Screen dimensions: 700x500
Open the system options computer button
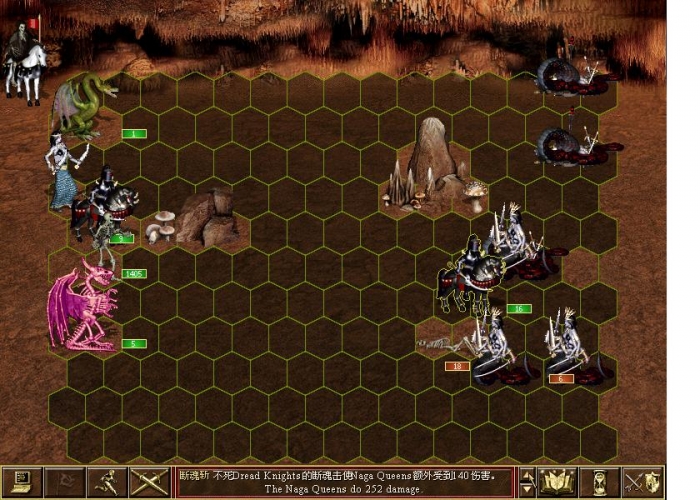click(x=21, y=482)
